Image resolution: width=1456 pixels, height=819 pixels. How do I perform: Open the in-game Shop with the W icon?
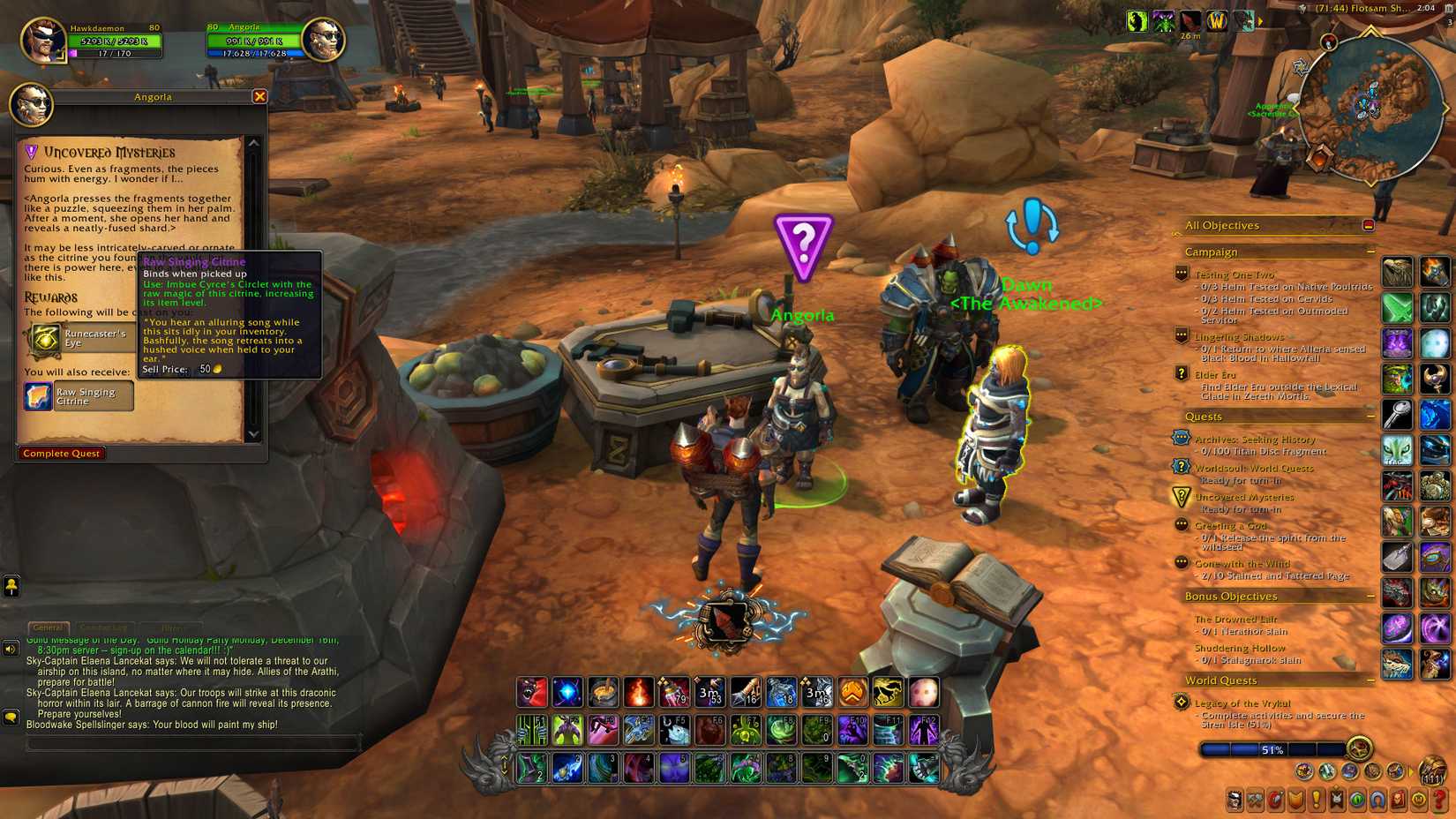tap(1419, 800)
